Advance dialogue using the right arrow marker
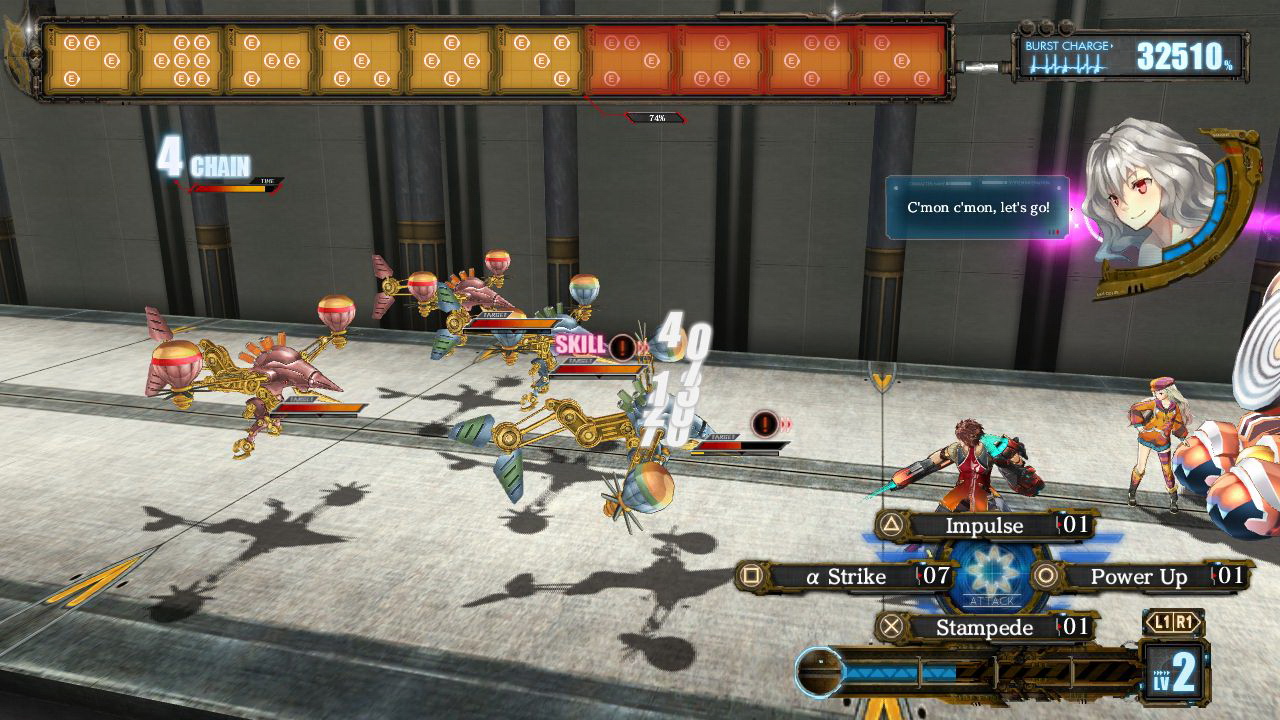Screen dimensions: 1280x720 coord(1072,209)
